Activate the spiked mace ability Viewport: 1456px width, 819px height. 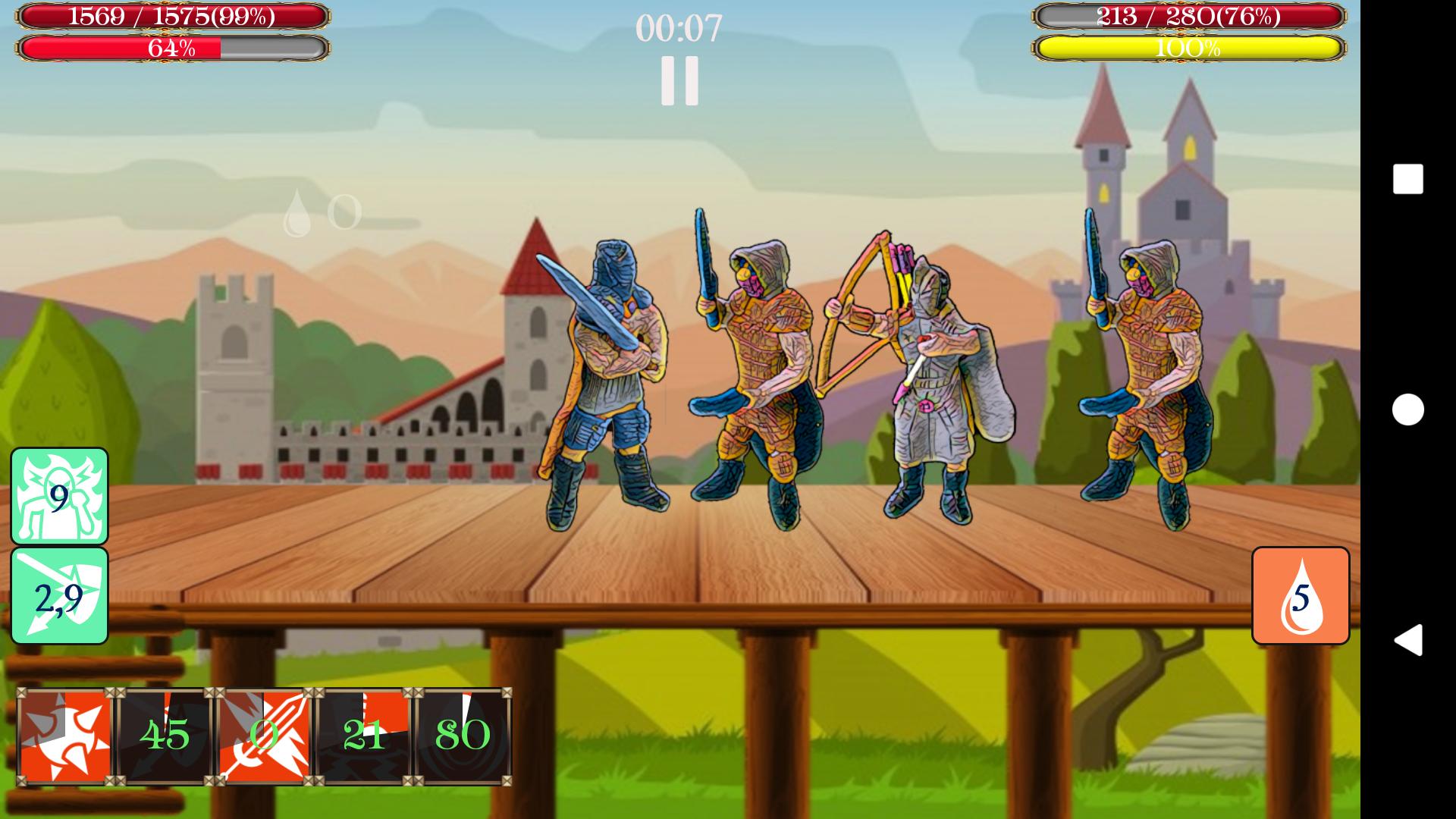point(64,732)
